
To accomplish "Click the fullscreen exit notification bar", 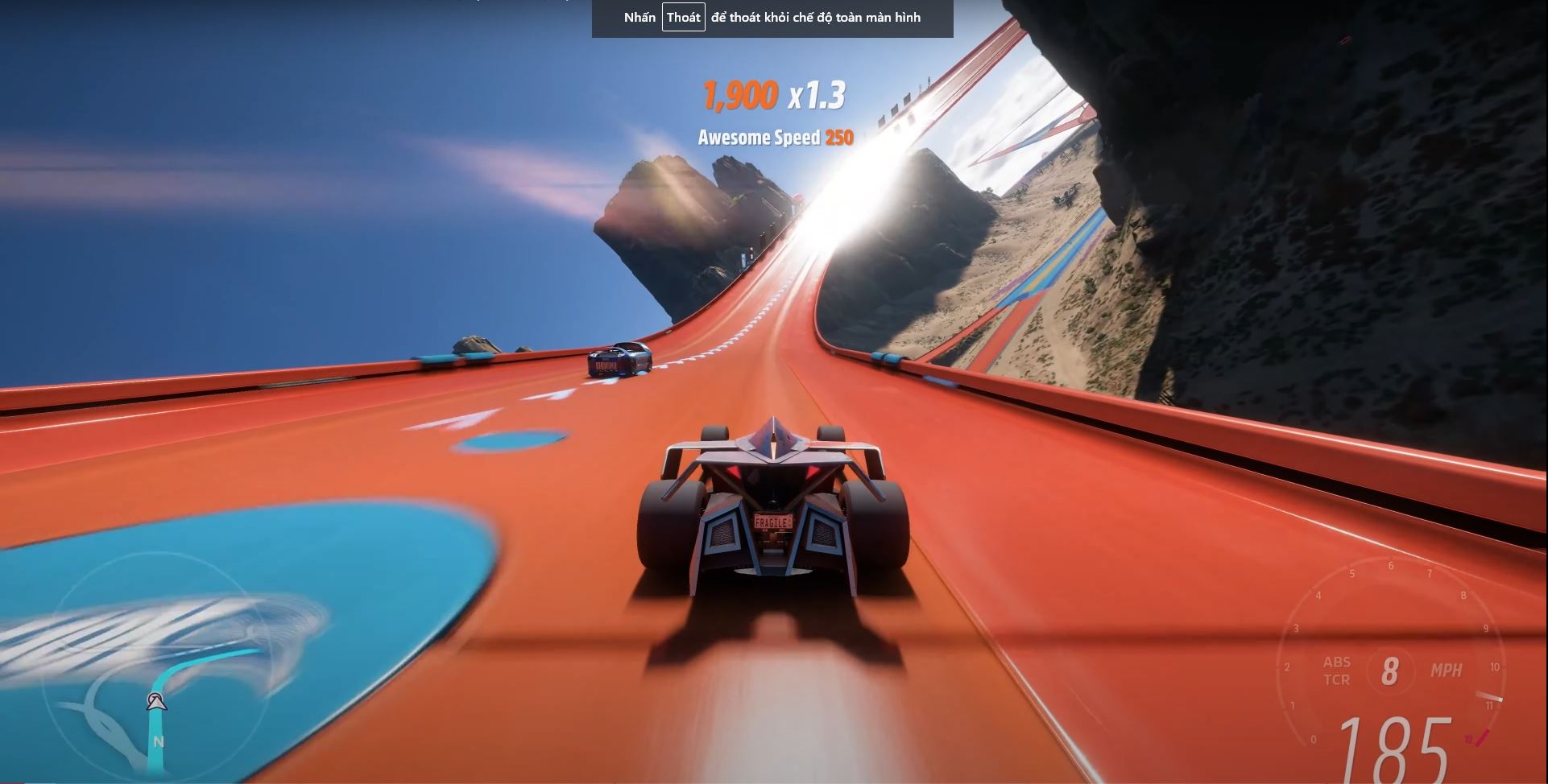I will point(771,17).
